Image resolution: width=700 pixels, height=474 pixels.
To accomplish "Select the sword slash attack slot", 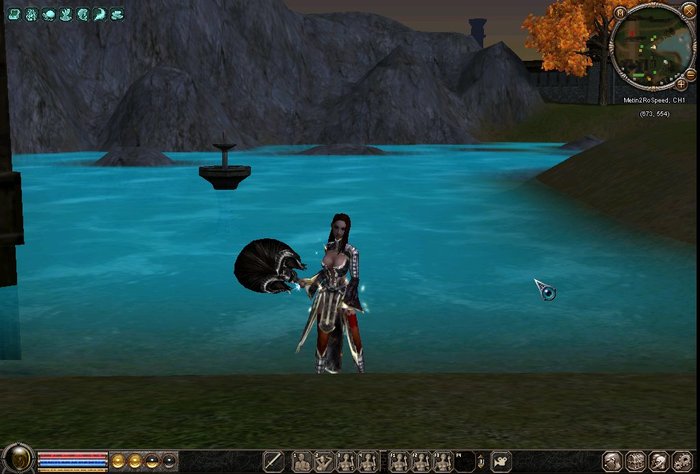I will tap(273, 461).
